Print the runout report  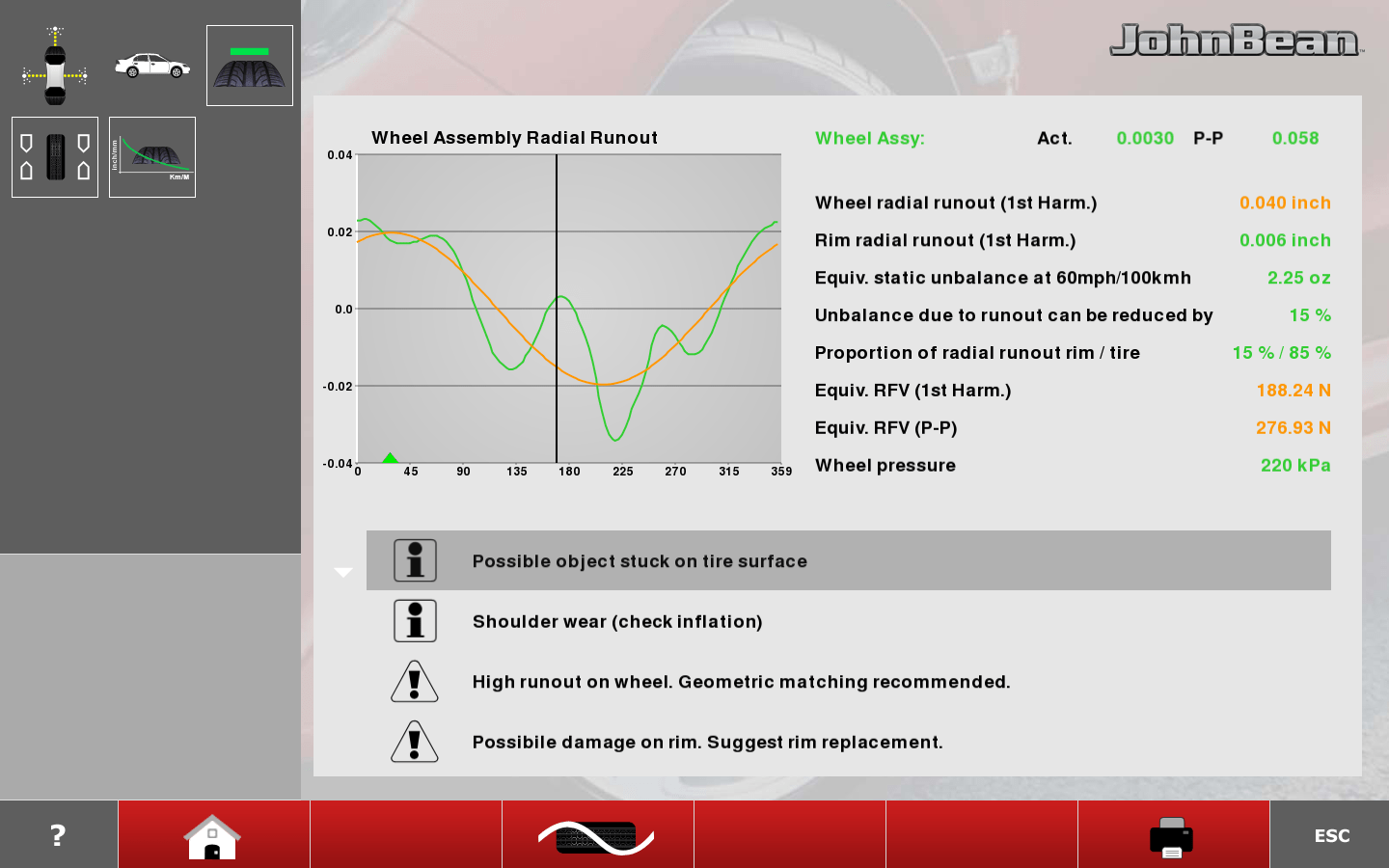pos(1172,835)
